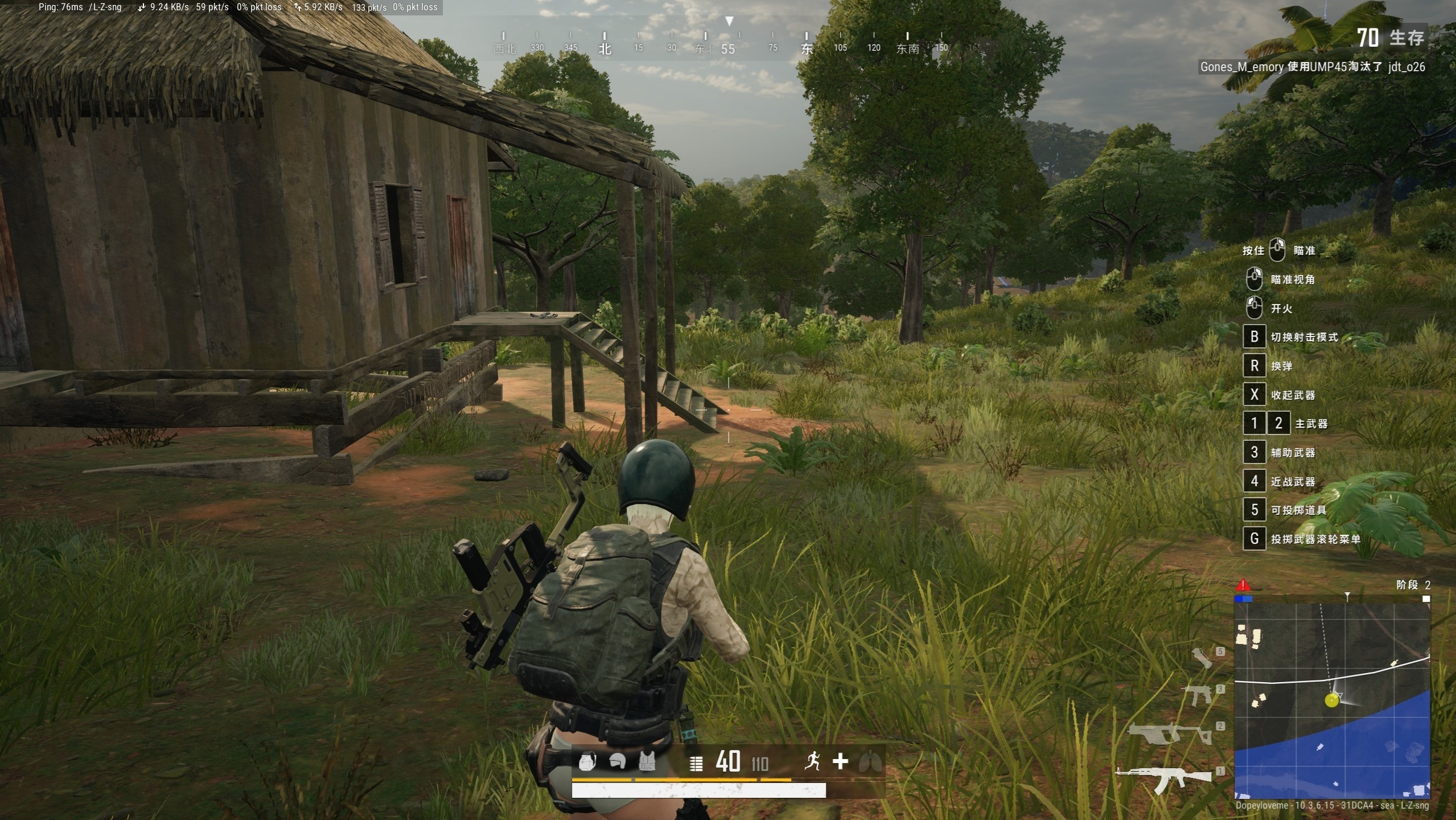Viewport: 1456px width, 820px height.
Task: Click the running stance indicator icon
Action: click(813, 761)
